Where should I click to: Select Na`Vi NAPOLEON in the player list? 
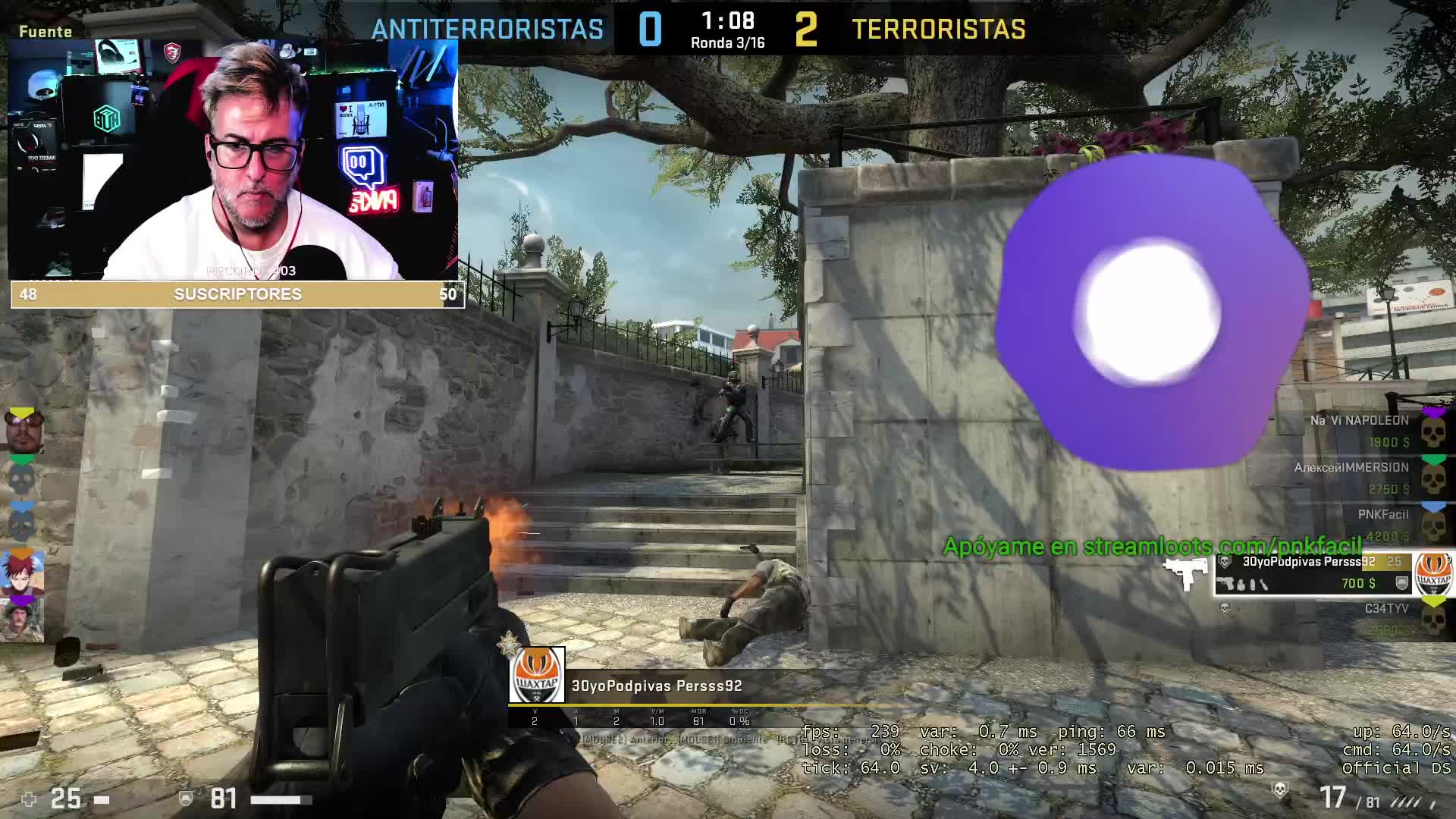coord(1359,430)
